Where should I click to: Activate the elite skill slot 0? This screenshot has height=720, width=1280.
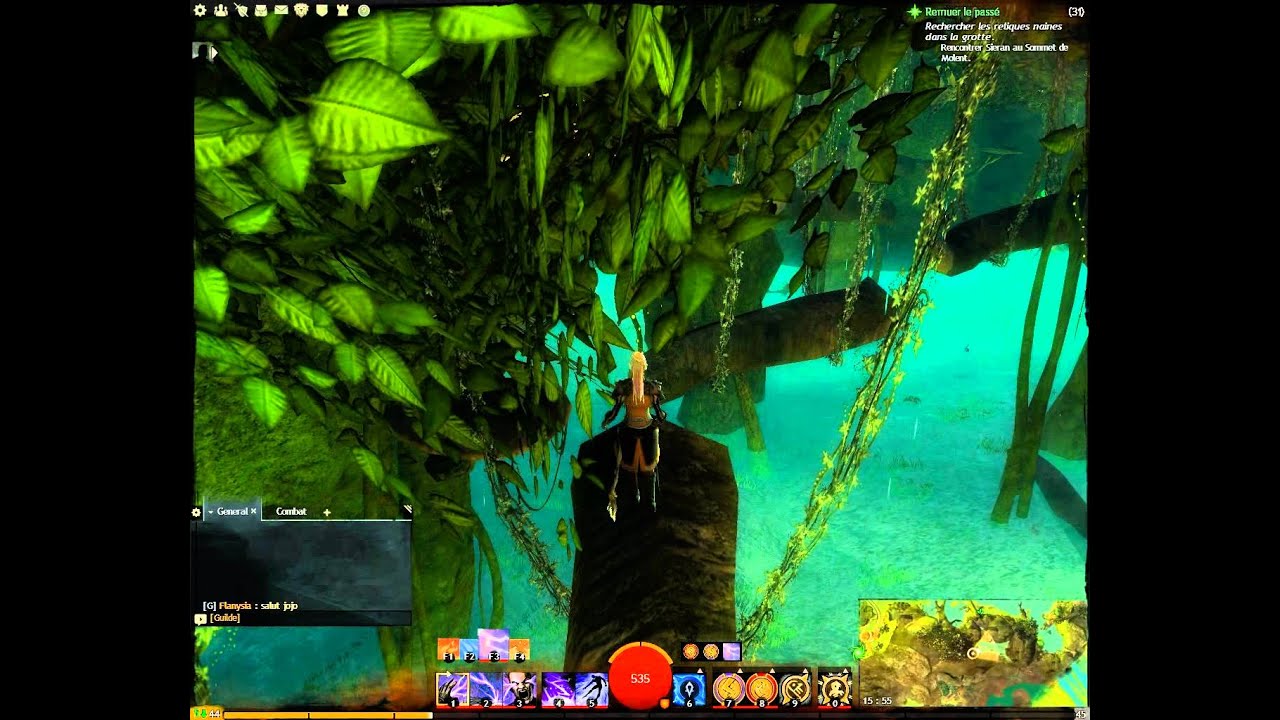click(834, 689)
